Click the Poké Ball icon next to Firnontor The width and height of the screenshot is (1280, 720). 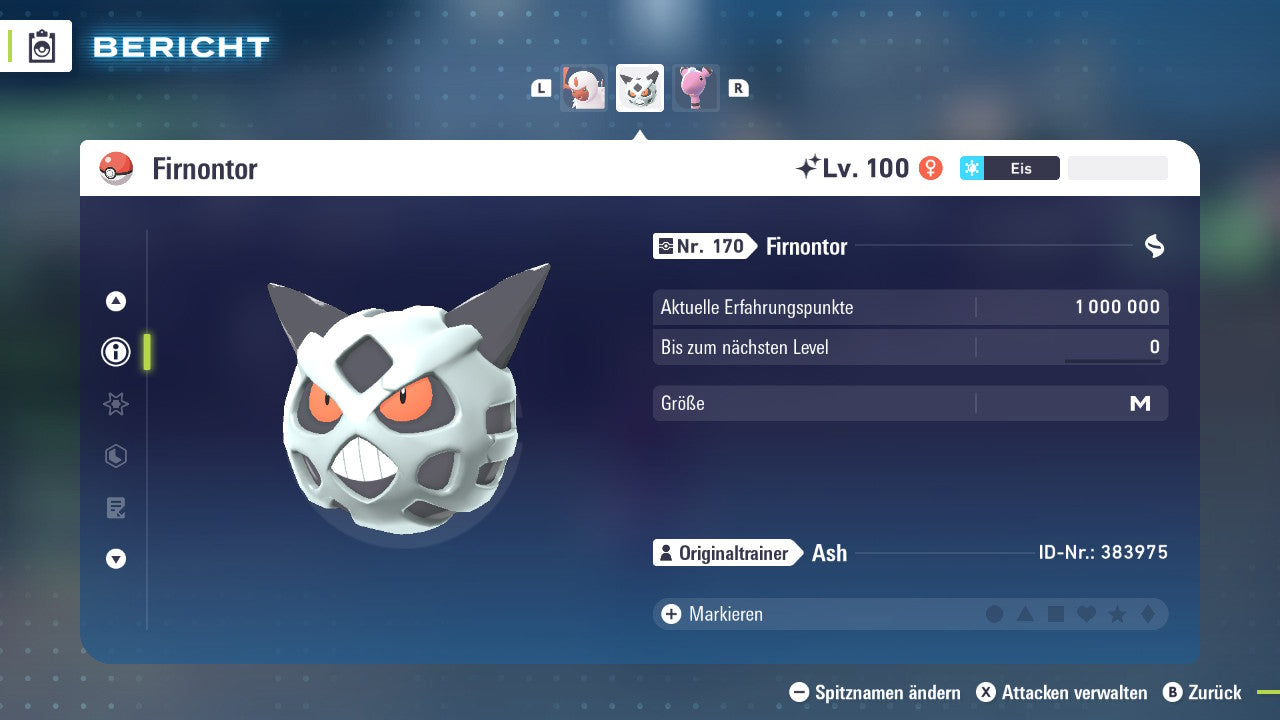(117, 169)
